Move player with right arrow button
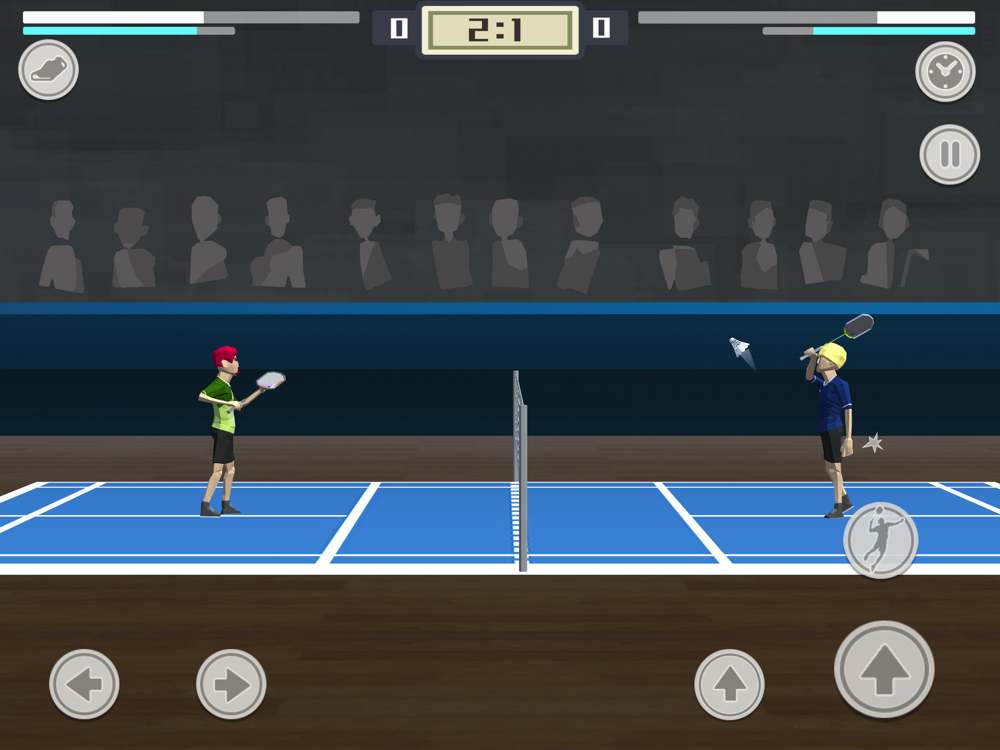 [x=231, y=684]
